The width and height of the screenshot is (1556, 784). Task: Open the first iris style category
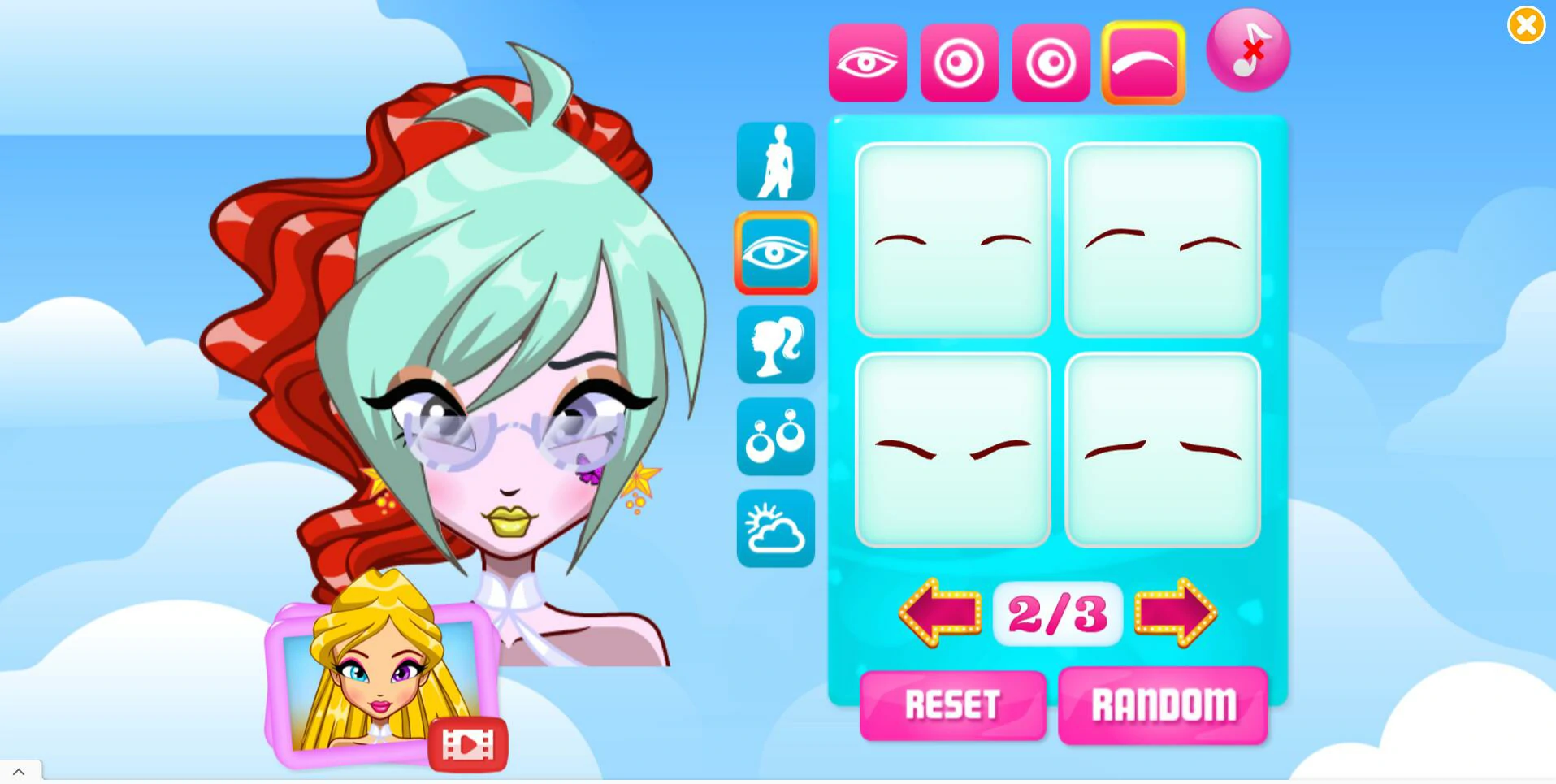click(x=959, y=63)
